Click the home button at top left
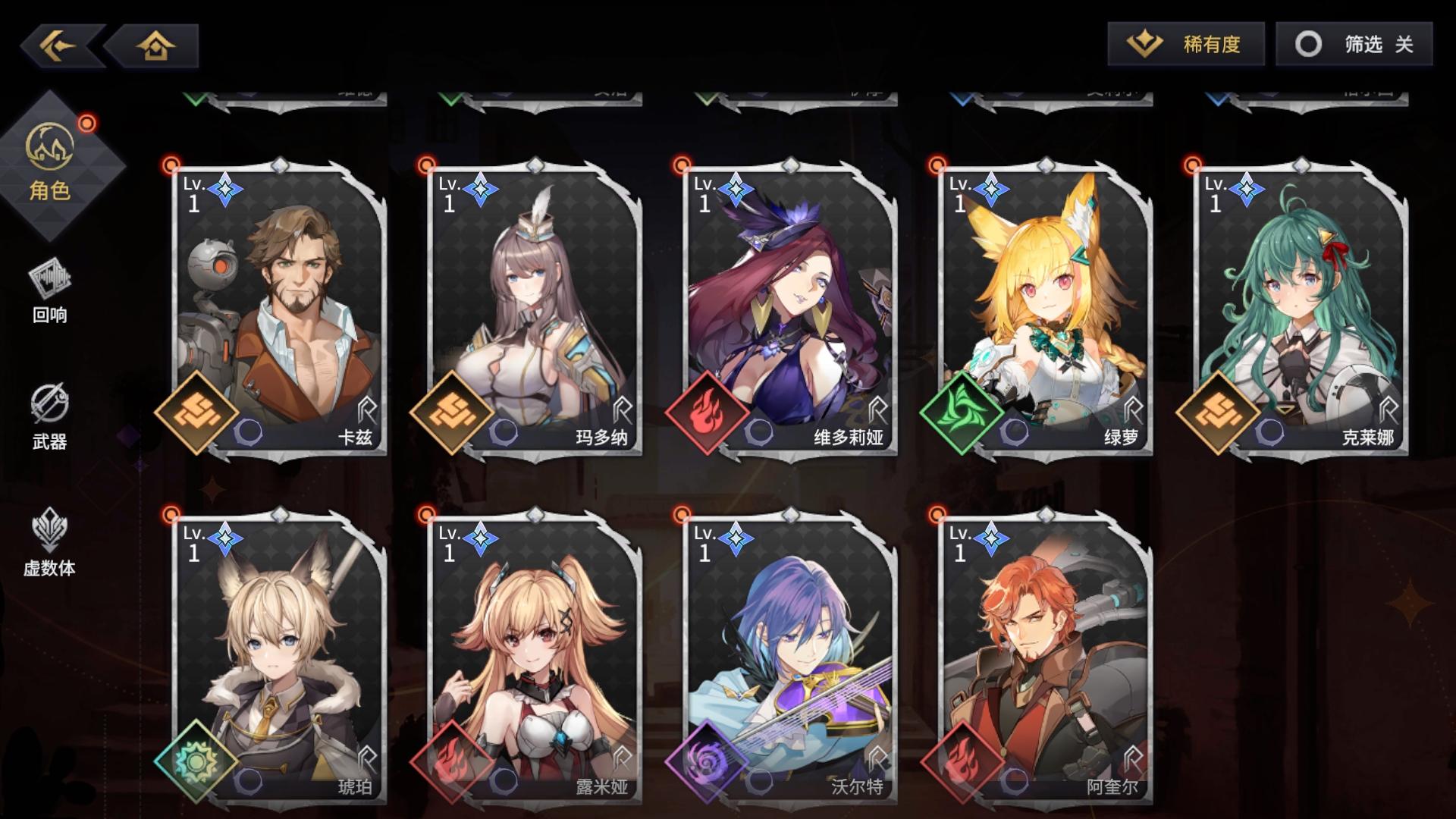Image resolution: width=1456 pixels, height=819 pixels. pos(155,46)
